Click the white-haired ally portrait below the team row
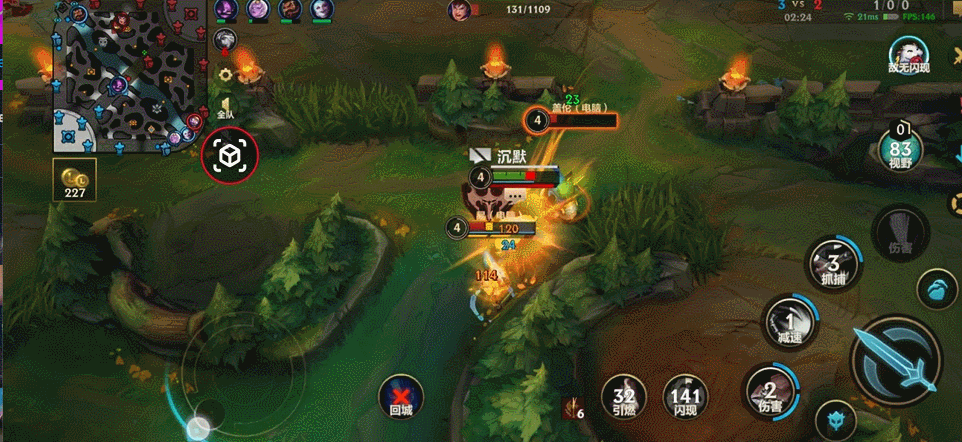 pos(227,38)
